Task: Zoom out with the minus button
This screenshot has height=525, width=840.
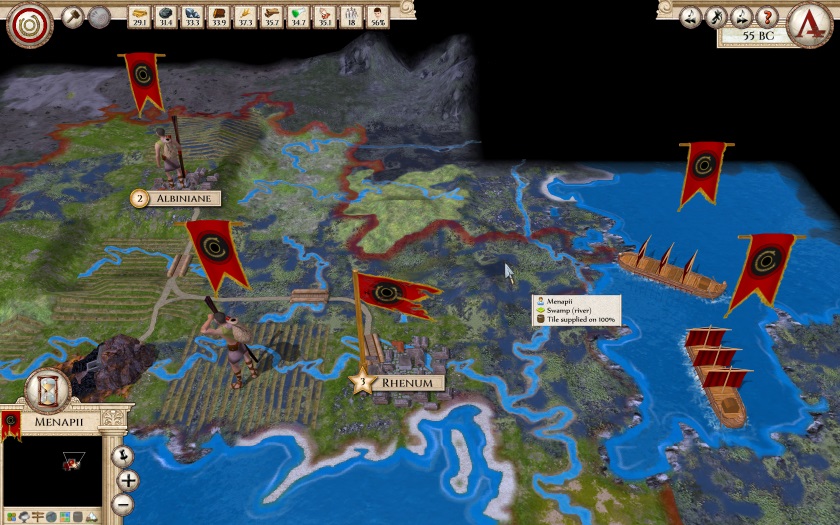Action: click(x=124, y=505)
